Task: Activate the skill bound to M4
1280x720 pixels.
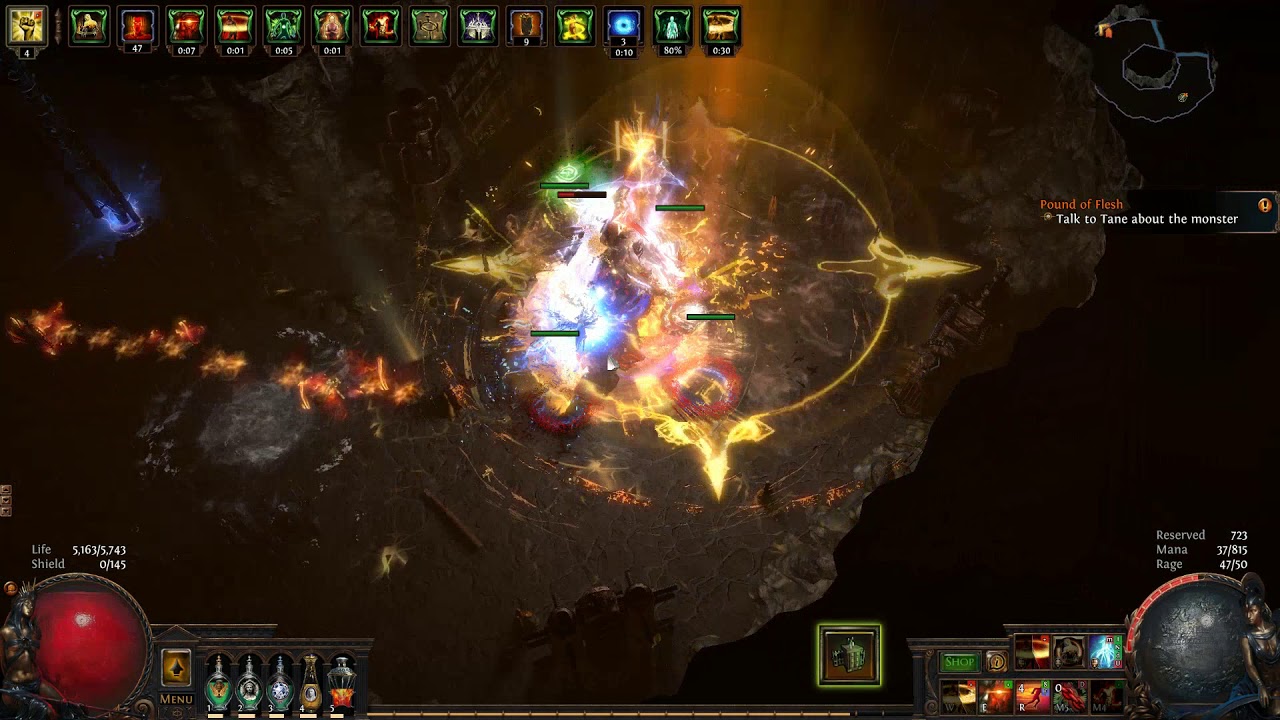Action: 1105,694
